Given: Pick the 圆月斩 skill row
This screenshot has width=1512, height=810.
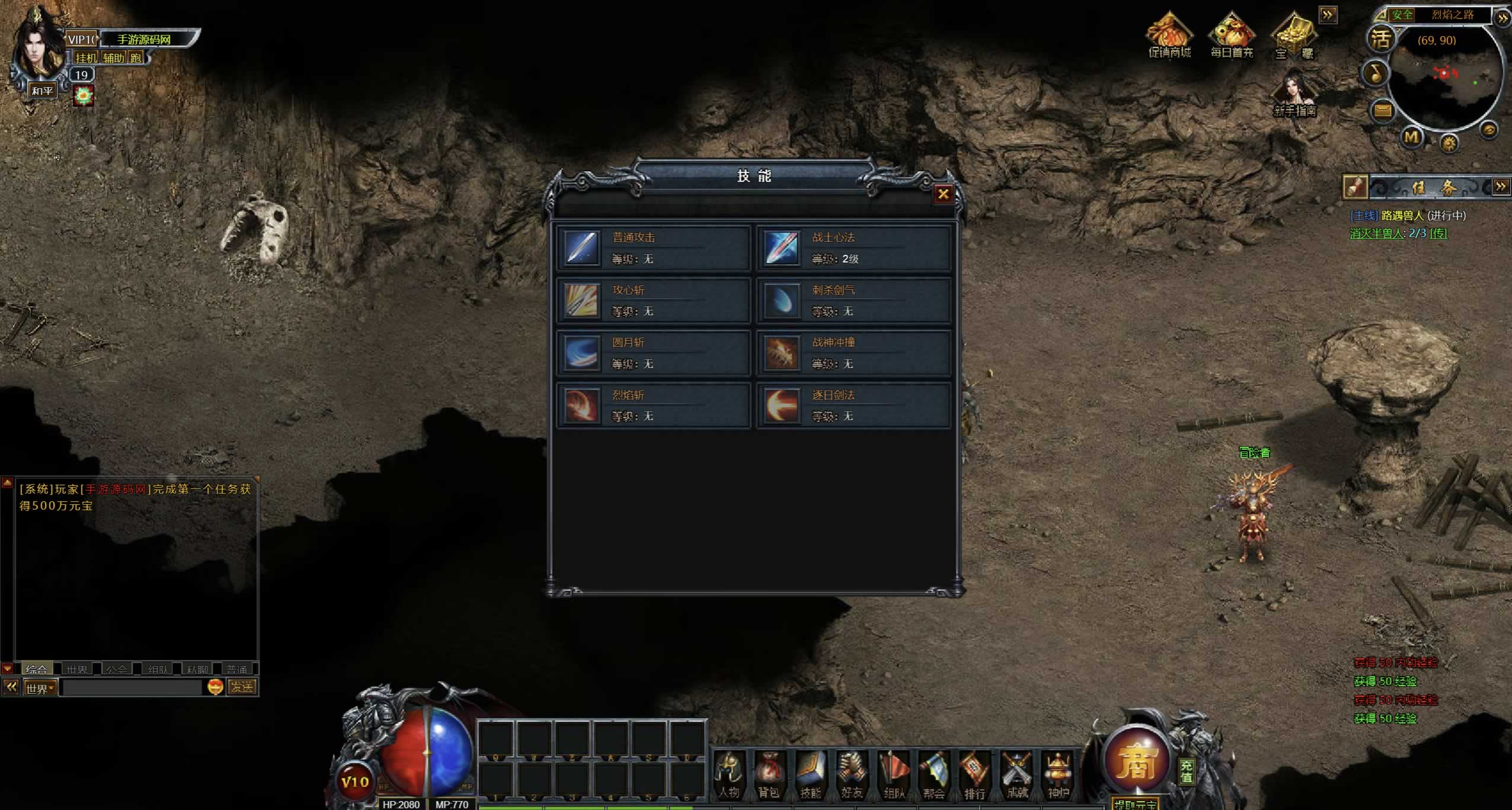Looking at the screenshot, I should (x=653, y=353).
